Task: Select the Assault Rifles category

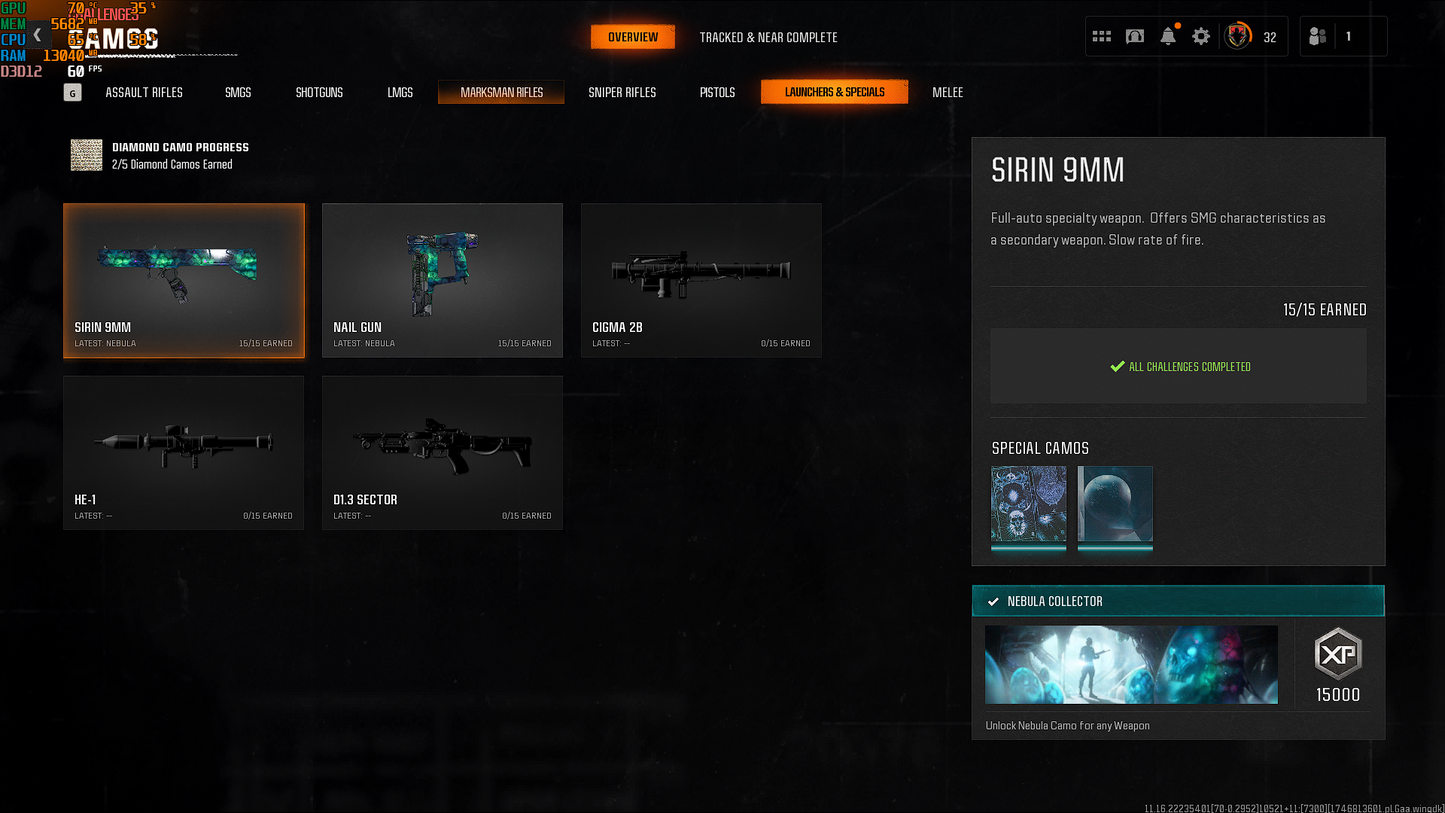Action: (144, 92)
